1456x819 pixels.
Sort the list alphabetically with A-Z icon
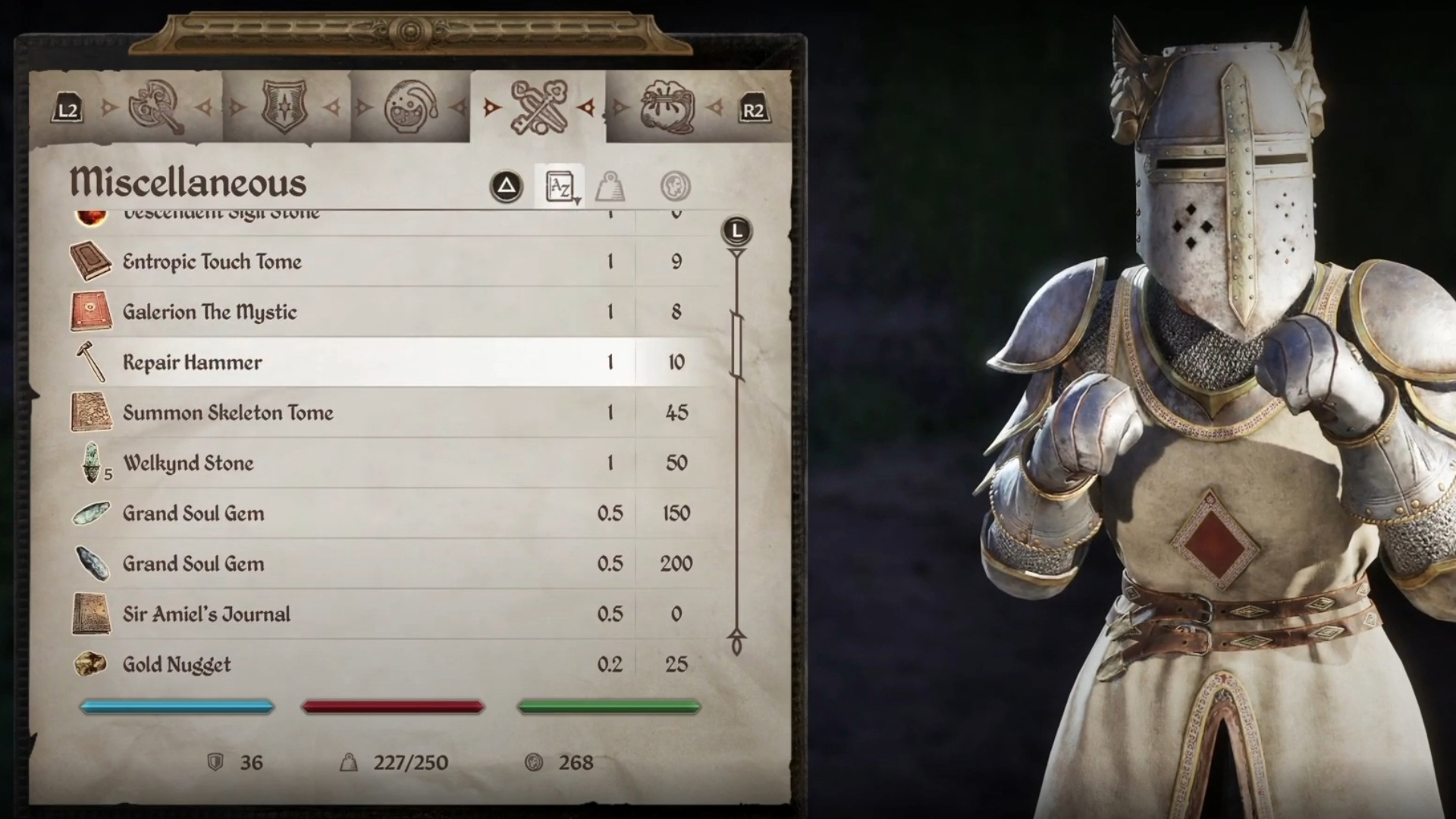coord(560,187)
